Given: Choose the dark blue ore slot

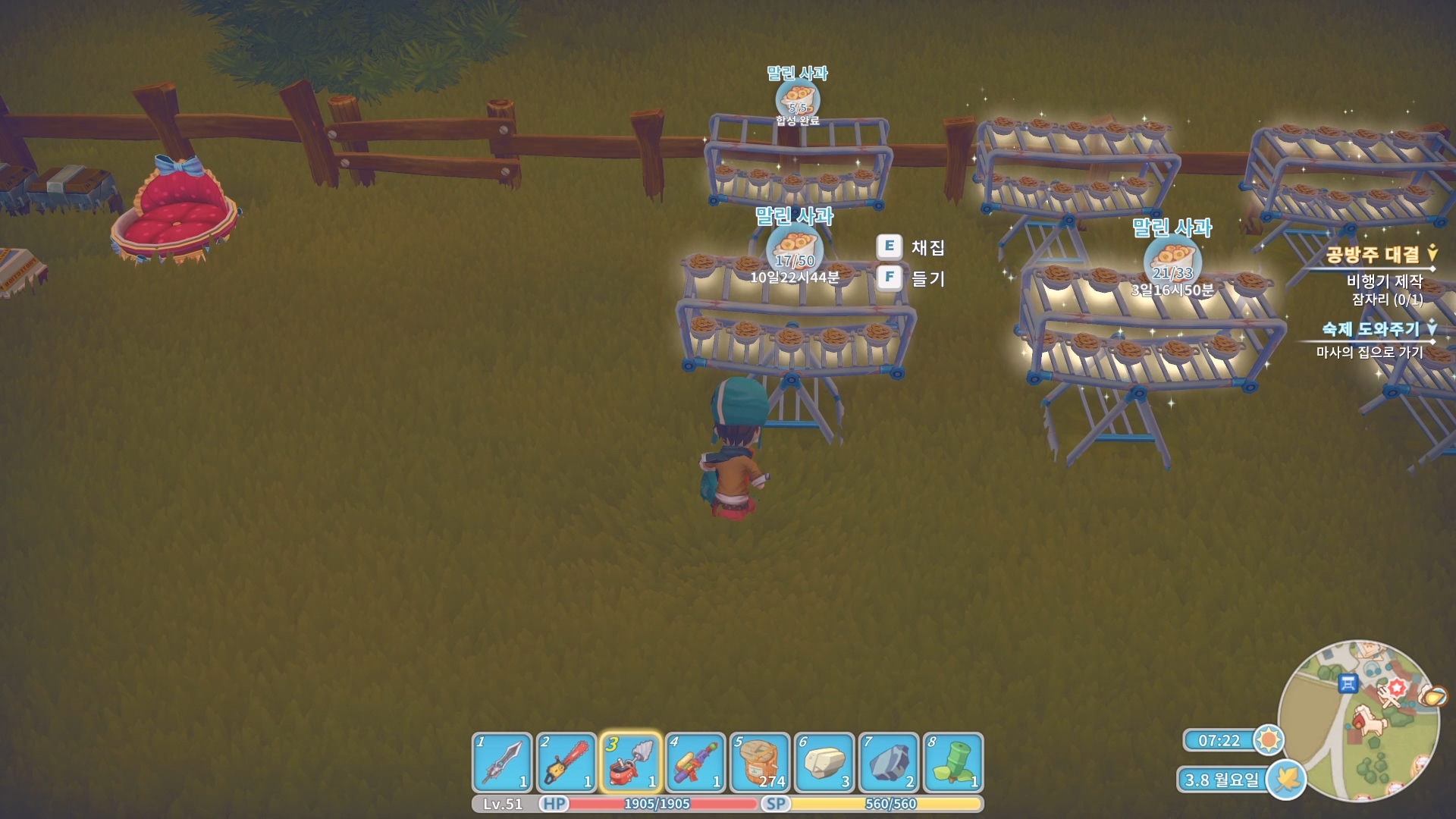Looking at the screenshot, I should (x=889, y=762).
